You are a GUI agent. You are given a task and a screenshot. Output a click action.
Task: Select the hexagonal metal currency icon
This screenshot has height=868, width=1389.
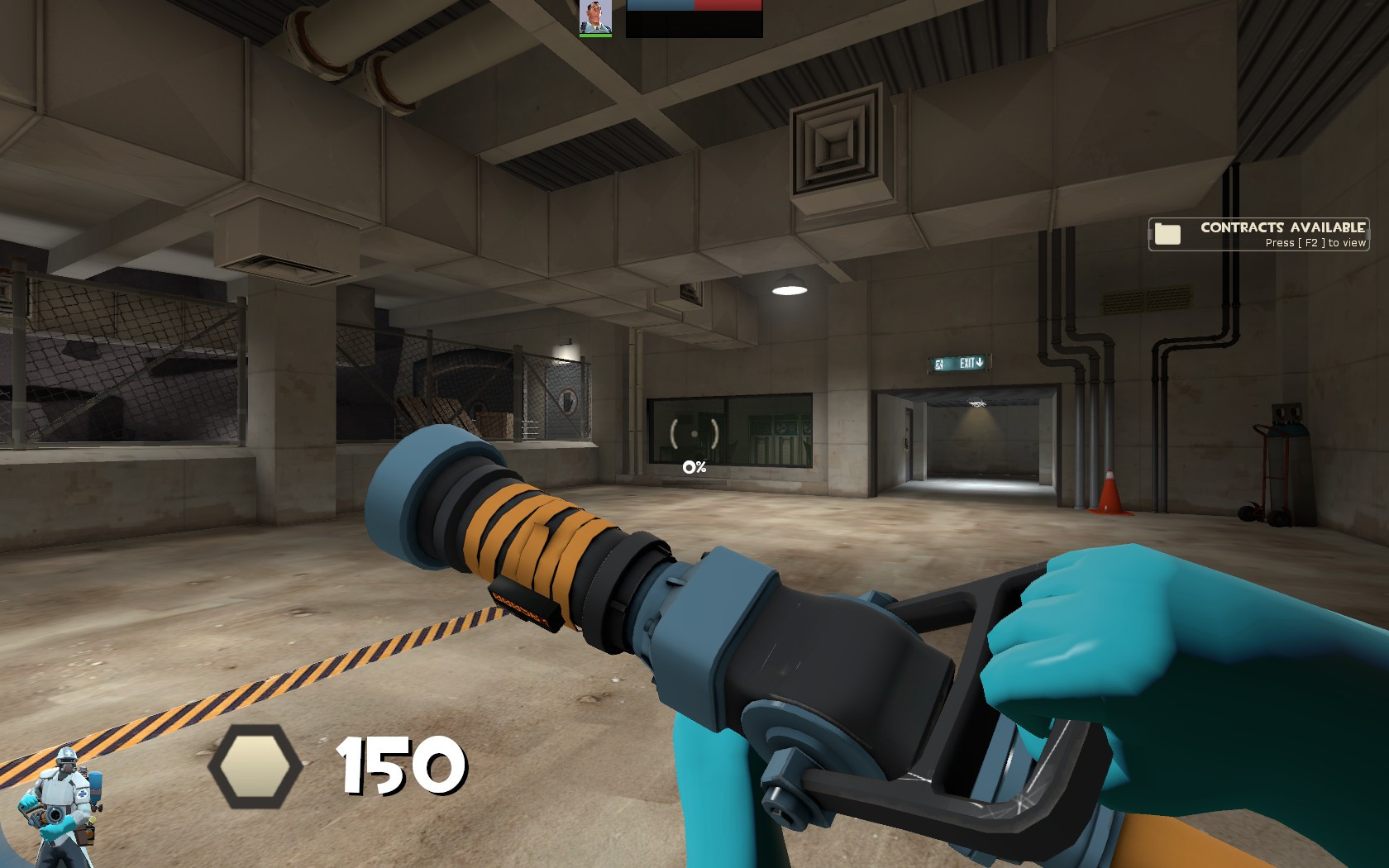253,765
